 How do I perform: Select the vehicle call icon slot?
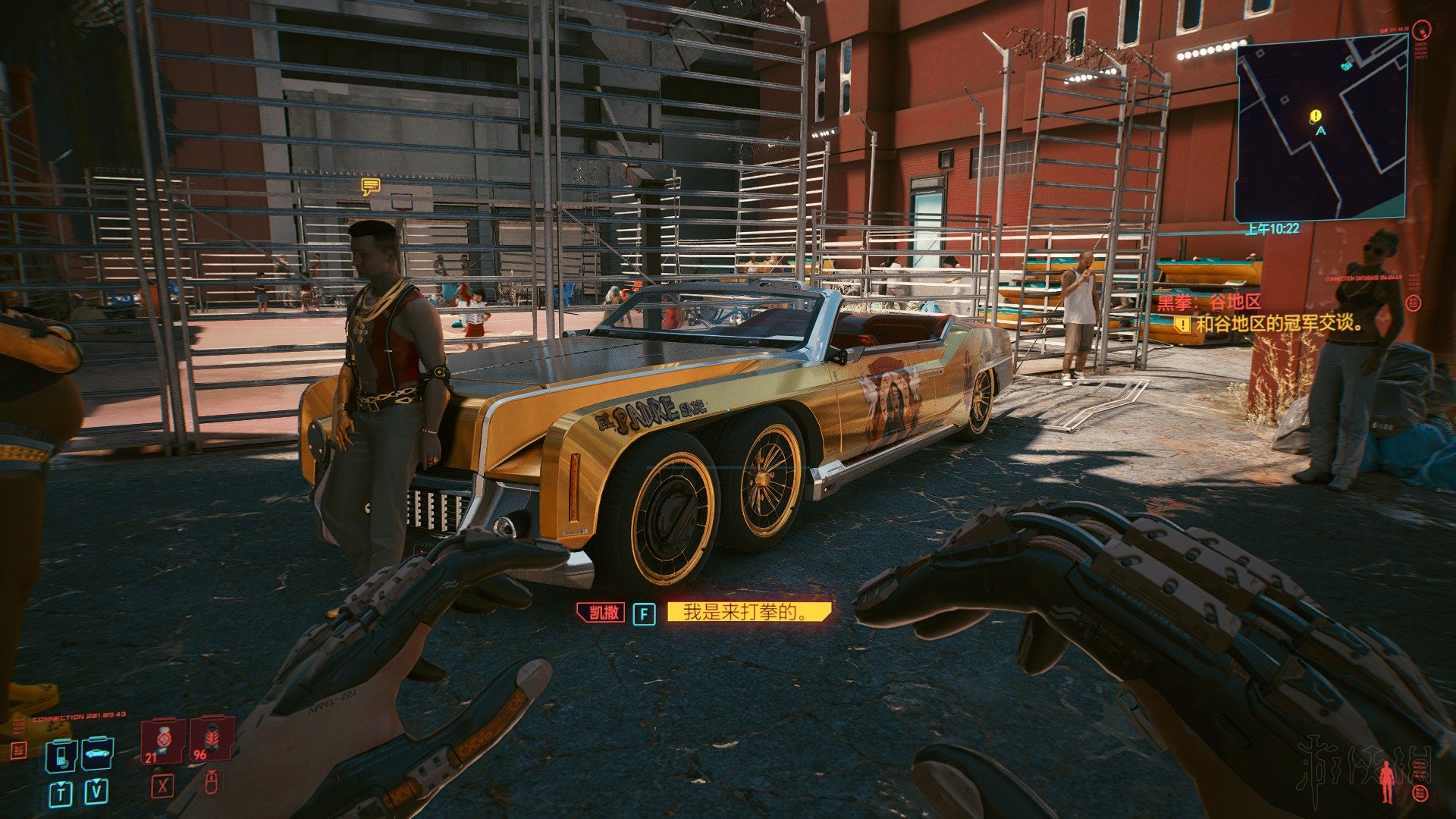pyautogui.click(x=98, y=754)
